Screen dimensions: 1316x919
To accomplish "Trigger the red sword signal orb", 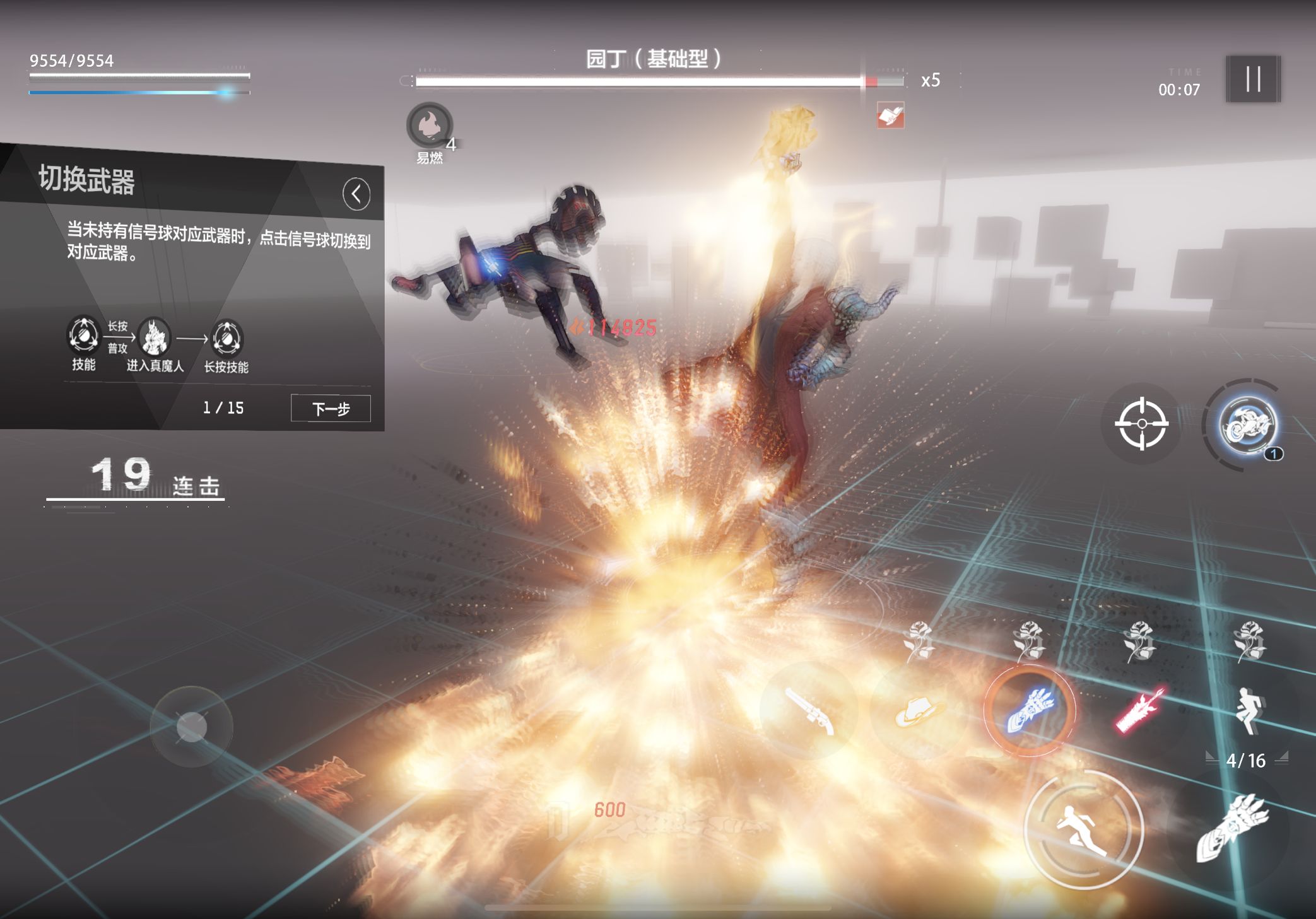I will tap(1139, 711).
